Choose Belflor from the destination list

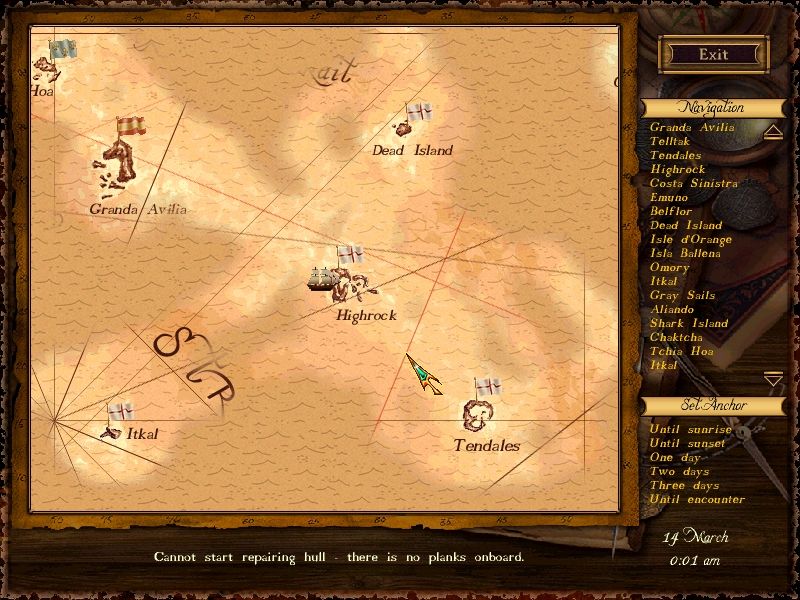coord(671,211)
